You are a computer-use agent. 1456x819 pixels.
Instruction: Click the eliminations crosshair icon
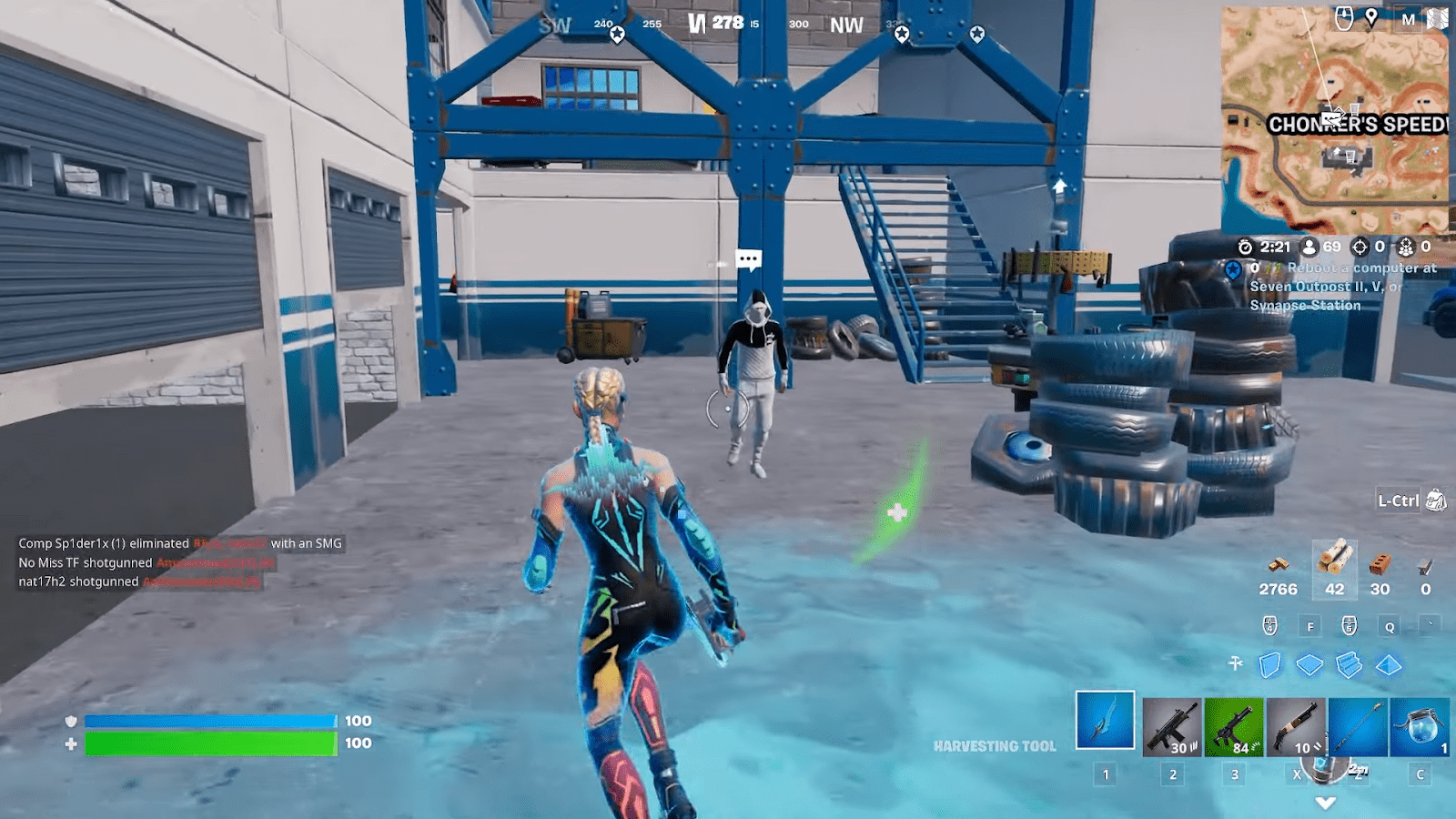click(x=1360, y=248)
